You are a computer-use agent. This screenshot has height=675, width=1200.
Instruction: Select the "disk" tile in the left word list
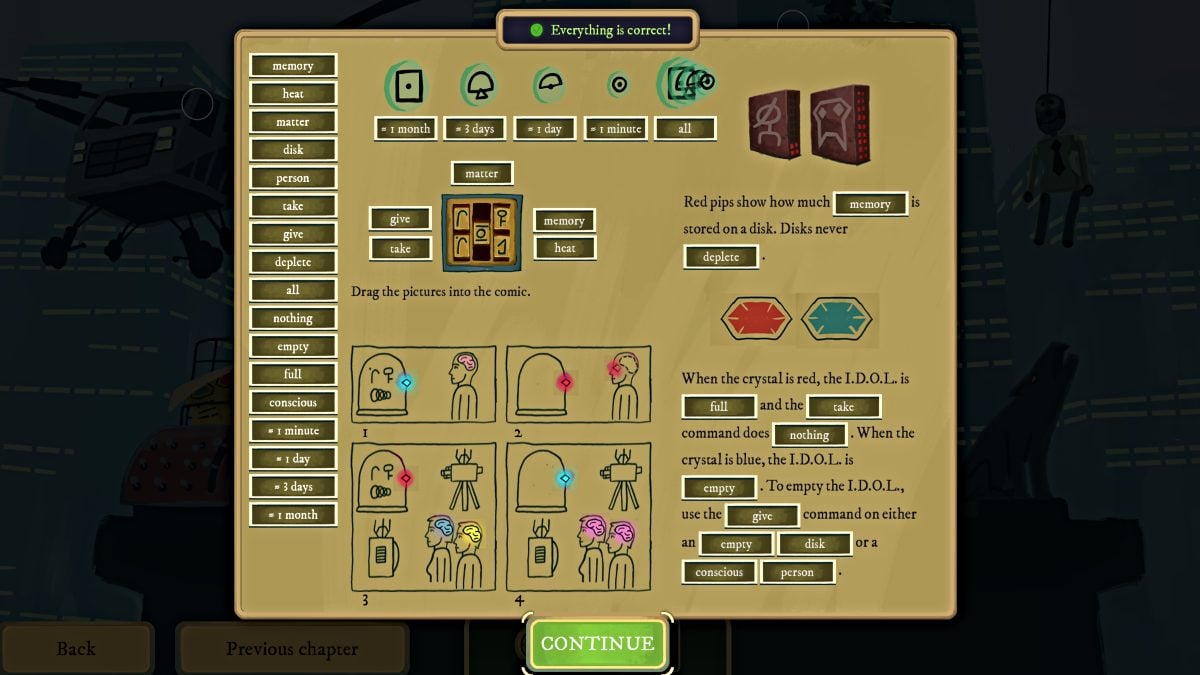[293, 150]
